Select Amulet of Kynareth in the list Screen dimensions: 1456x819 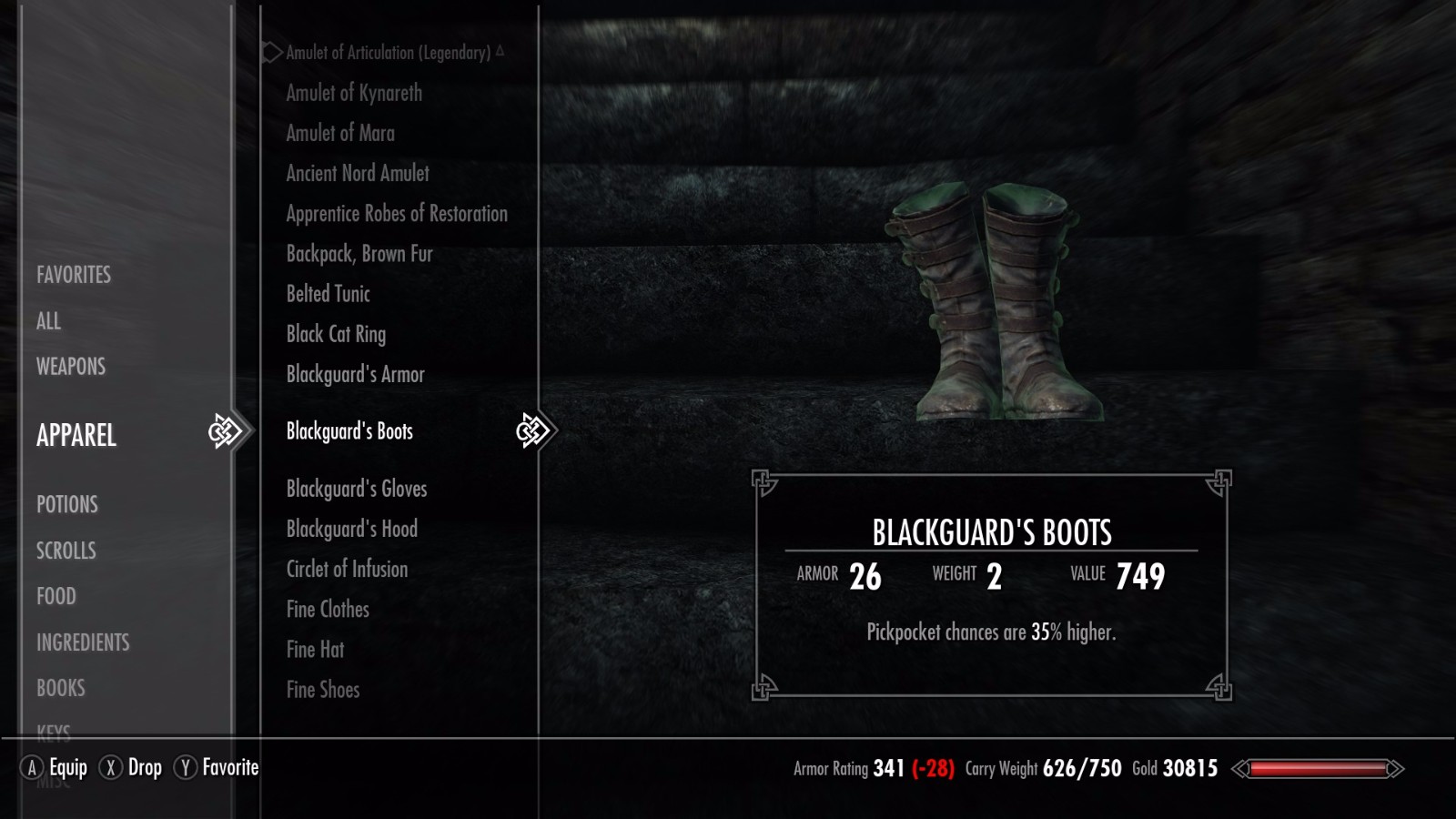pyautogui.click(x=354, y=93)
